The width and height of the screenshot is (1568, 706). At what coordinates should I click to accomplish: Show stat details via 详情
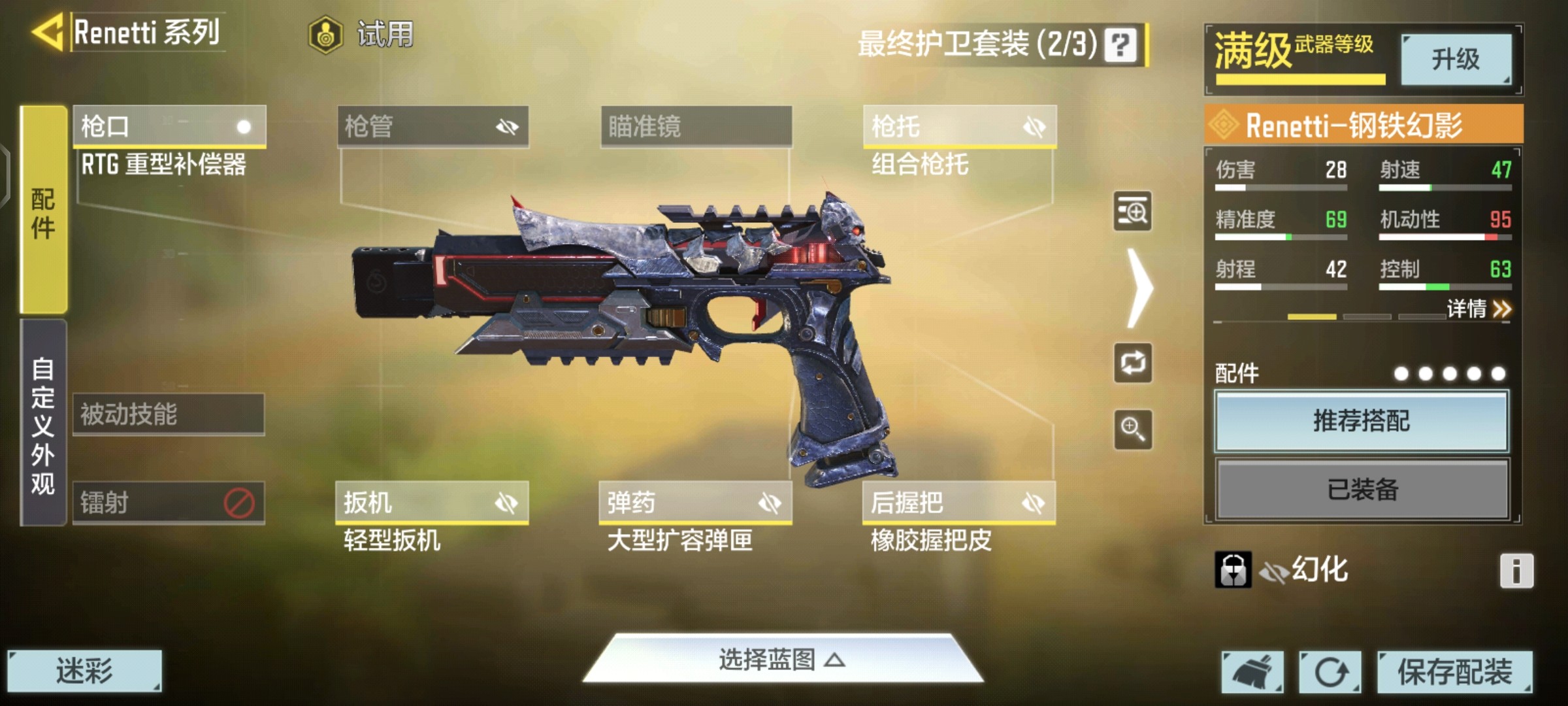click(x=1479, y=309)
